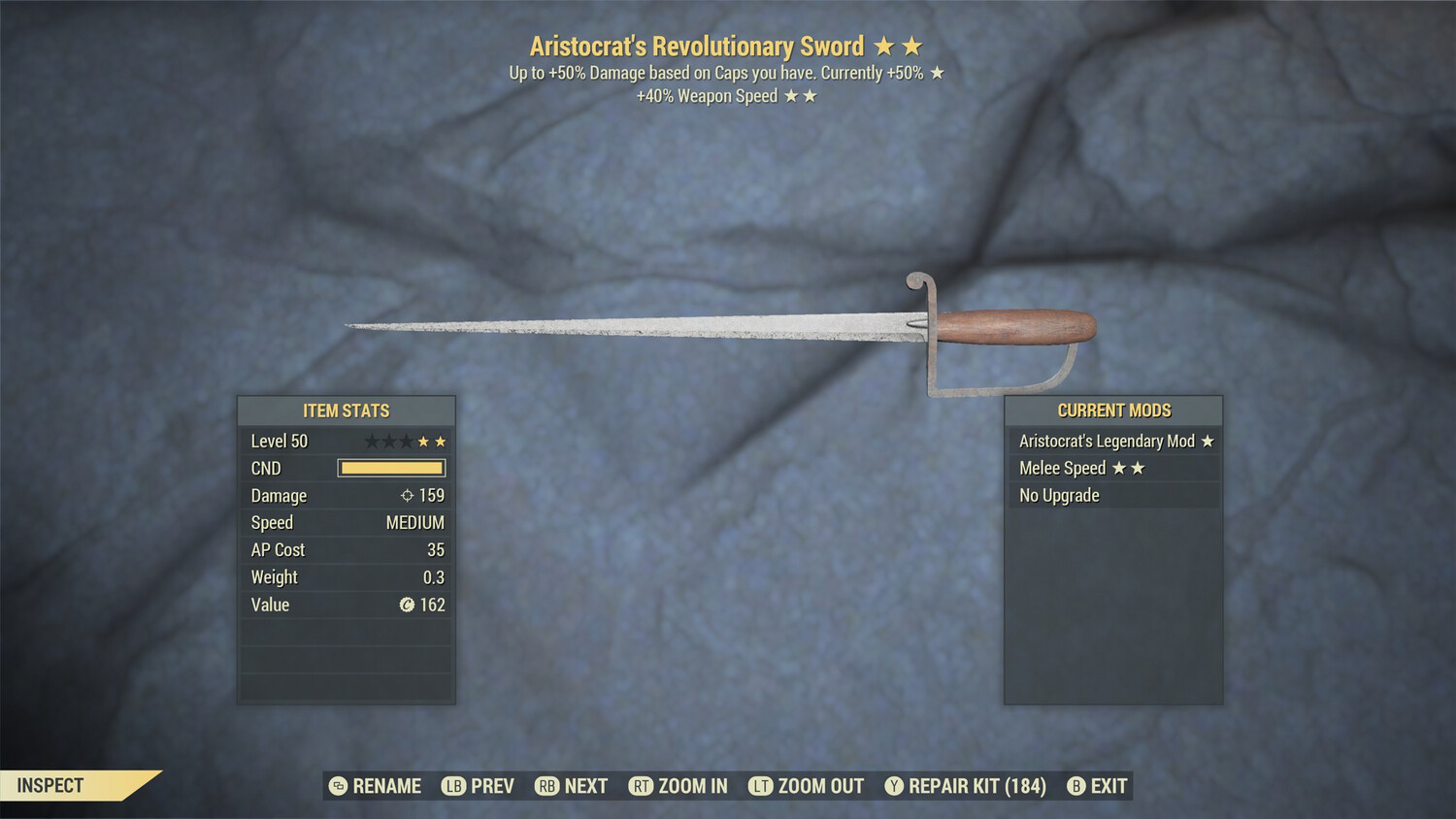Select the No Upgrade mod row
The width and height of the screenshot is (1456, 819).
pyautogui.click(x=1113, y=496)
